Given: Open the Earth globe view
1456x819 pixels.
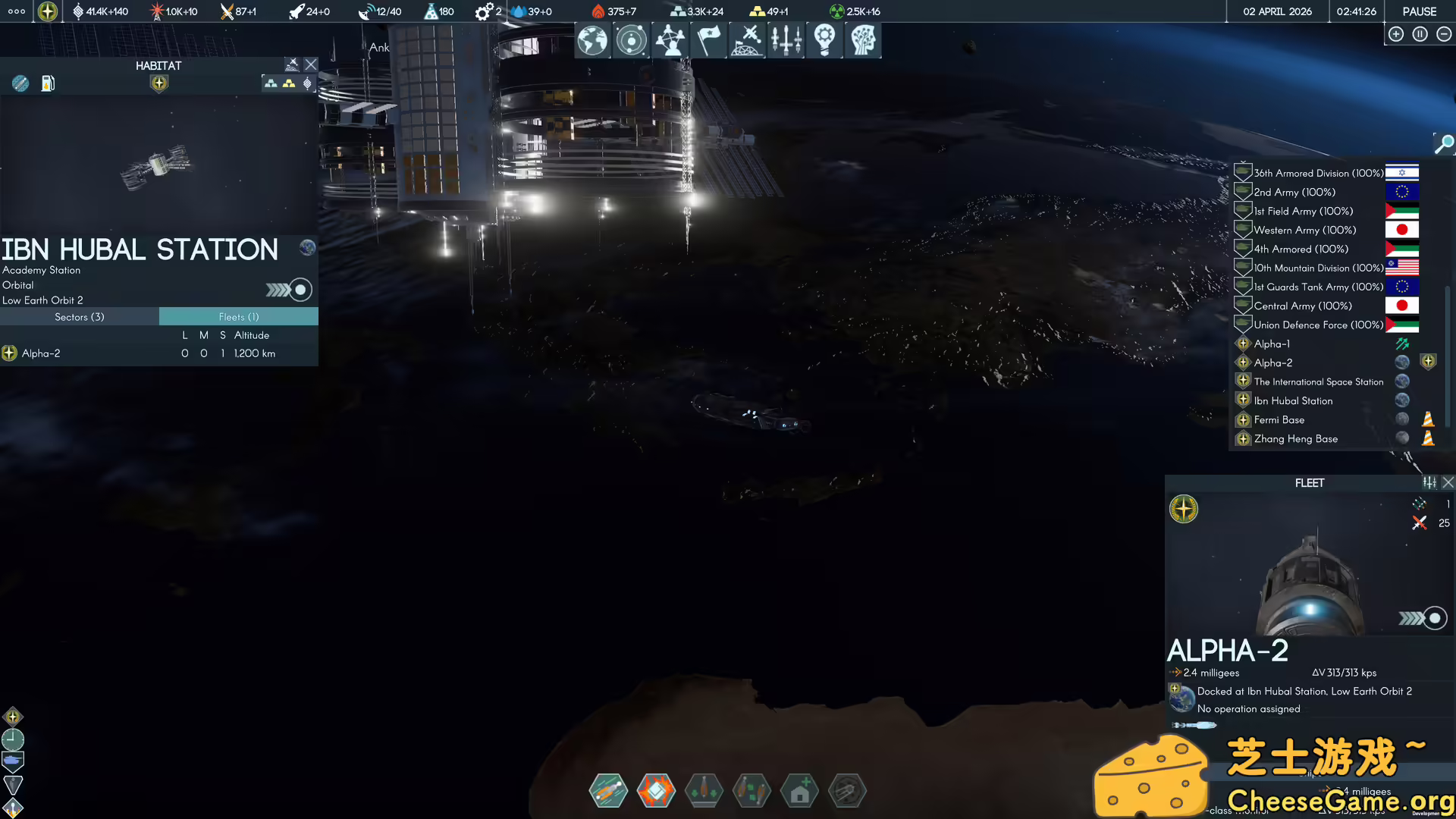Looking at the screenshot, I should 592,40.
